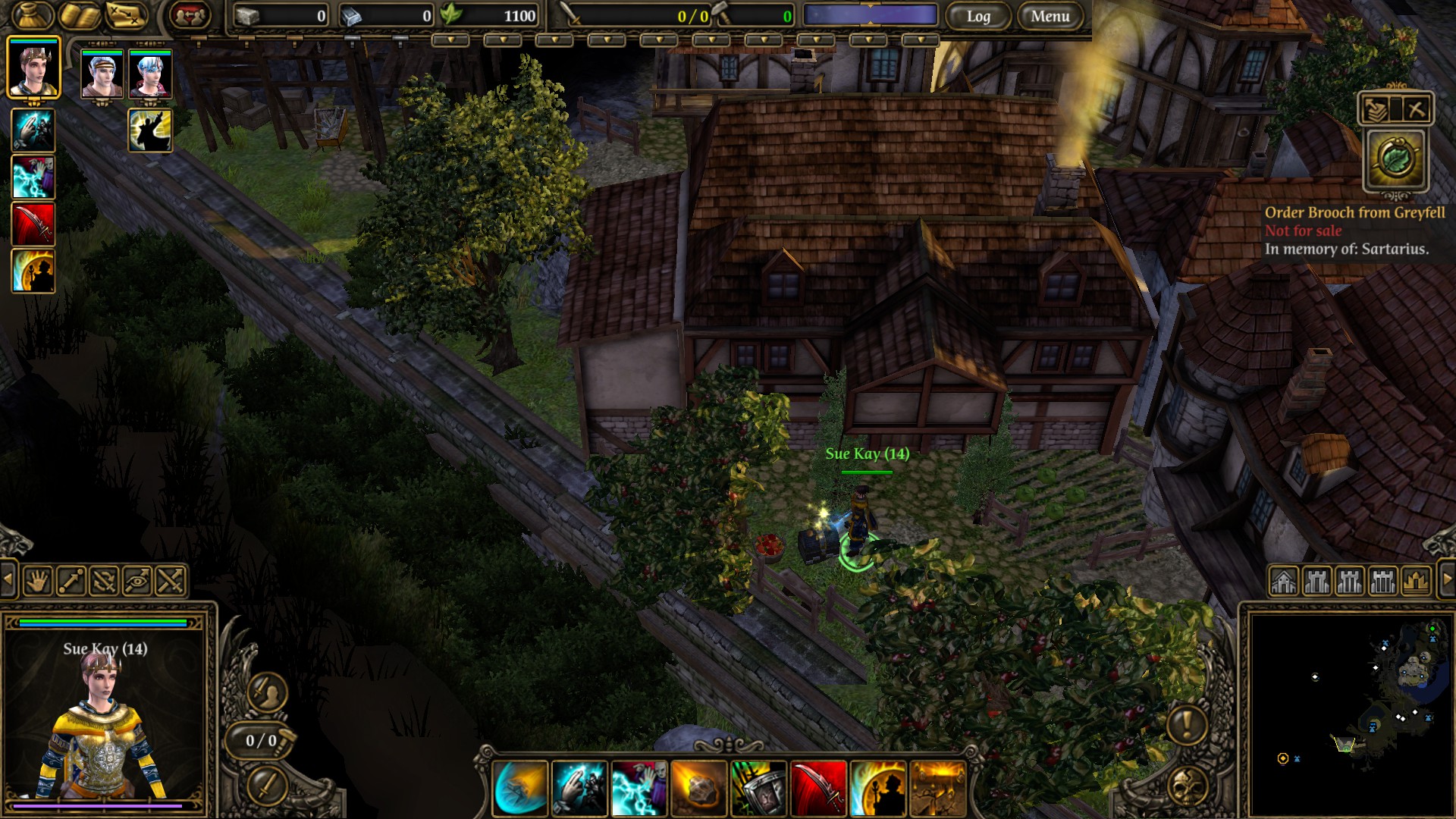The height and width of the screenshot is (819, 1456).
Task: Open the game Menu
Action: [1050, 16]
